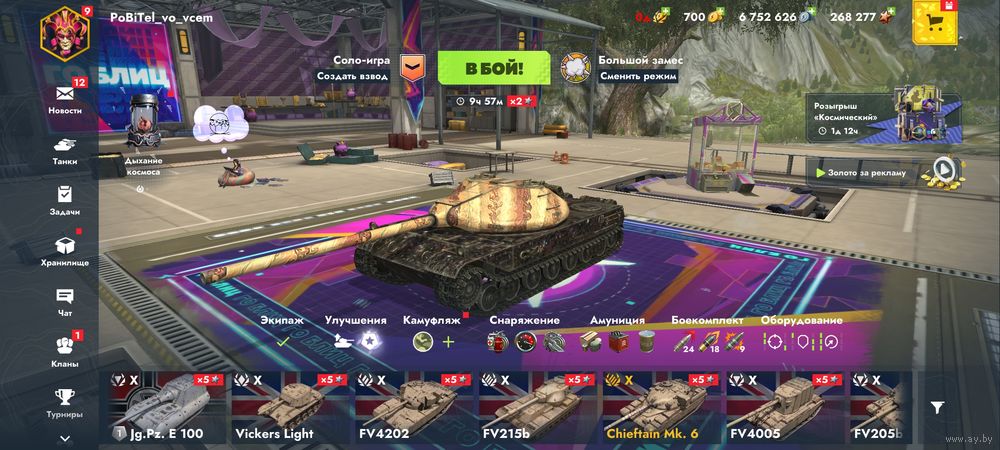Open Хранилище storage

tap(65, 249)
